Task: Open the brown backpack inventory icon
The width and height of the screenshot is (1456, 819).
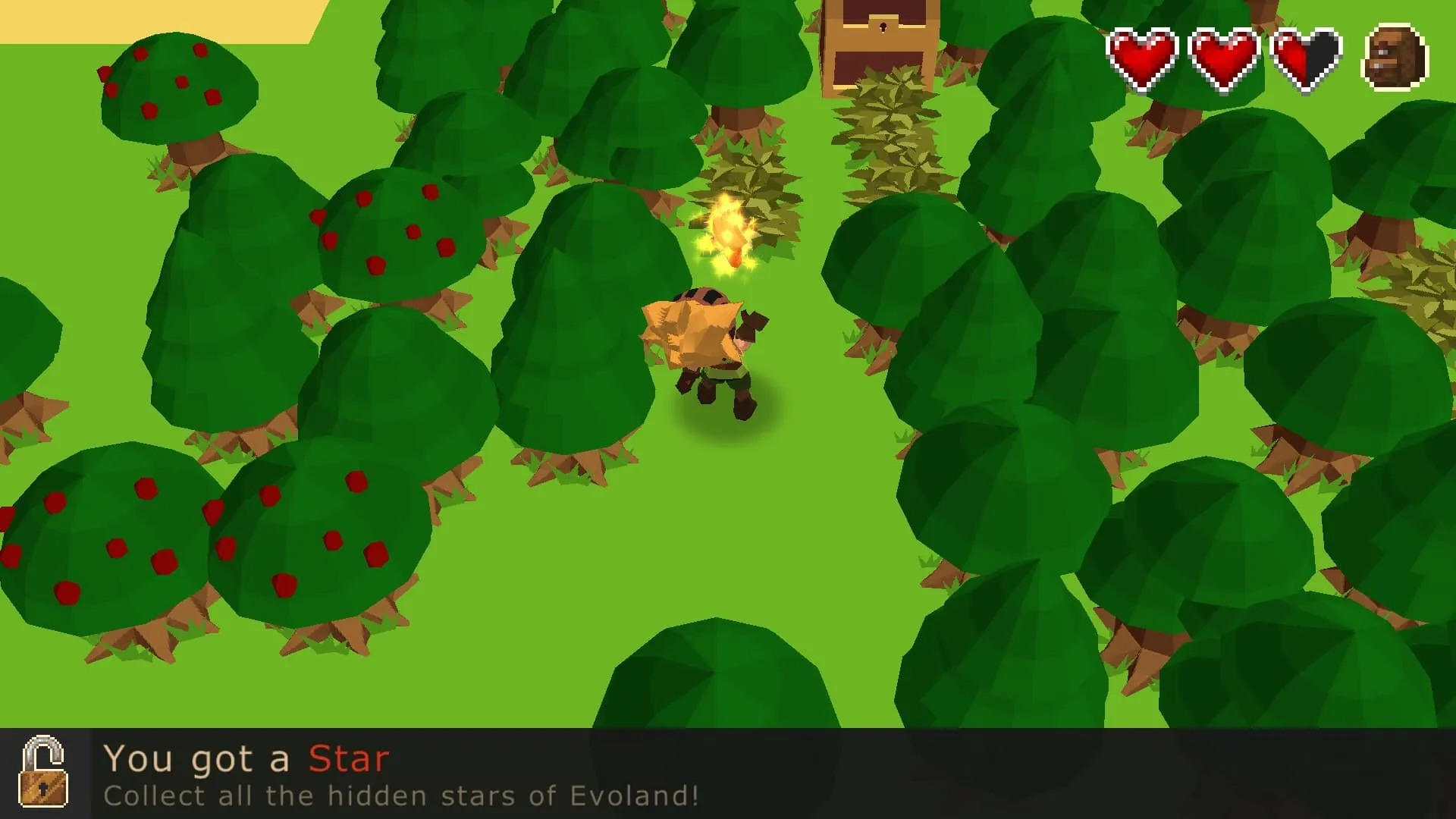Action: 1395,58
